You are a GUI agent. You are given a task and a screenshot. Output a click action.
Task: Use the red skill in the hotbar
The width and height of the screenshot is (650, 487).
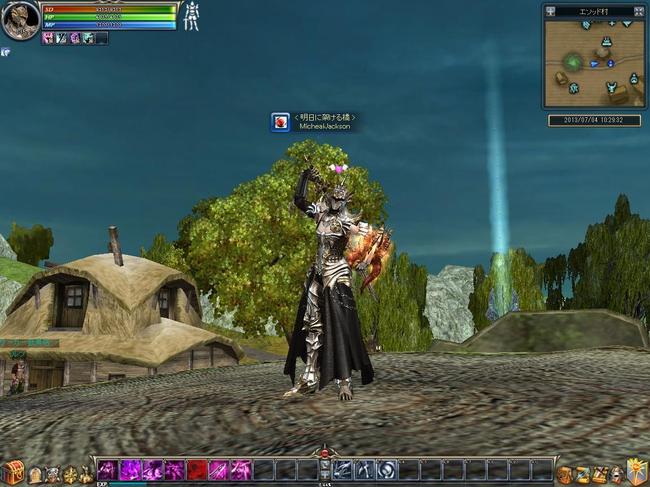coord(196,470)
